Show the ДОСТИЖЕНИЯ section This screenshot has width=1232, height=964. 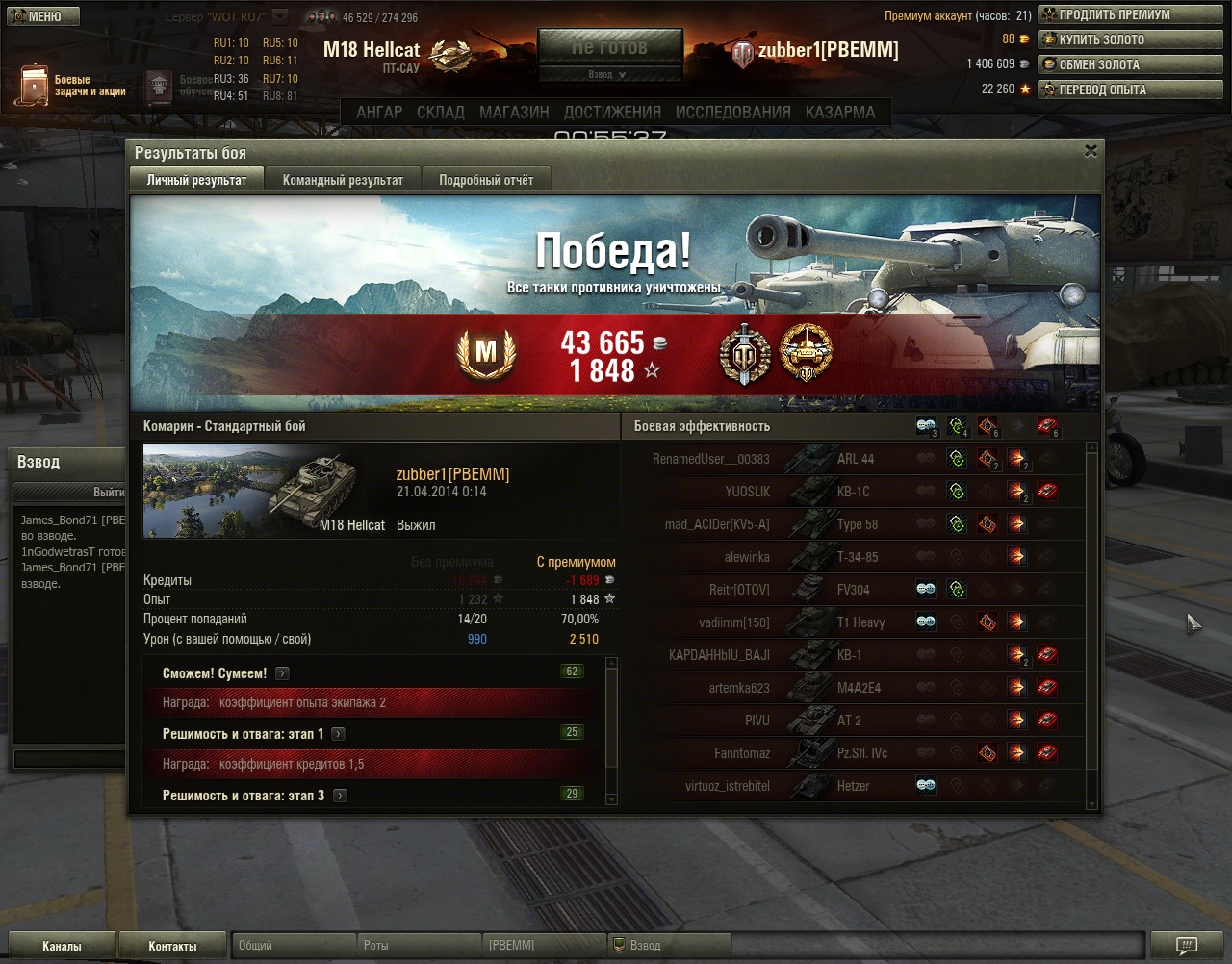click(612, 112)
